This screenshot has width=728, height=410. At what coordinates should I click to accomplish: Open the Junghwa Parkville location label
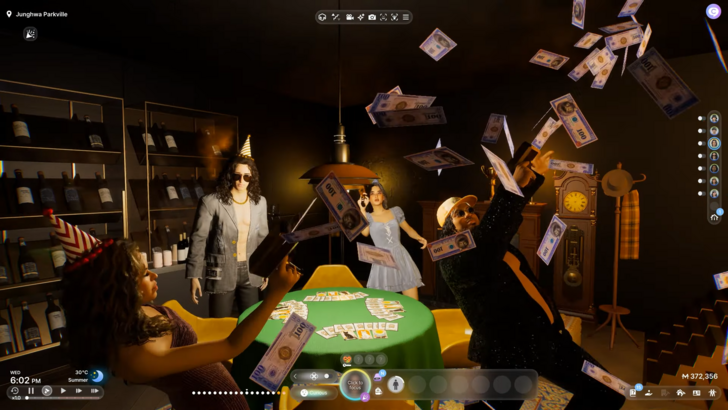point(38,15)
